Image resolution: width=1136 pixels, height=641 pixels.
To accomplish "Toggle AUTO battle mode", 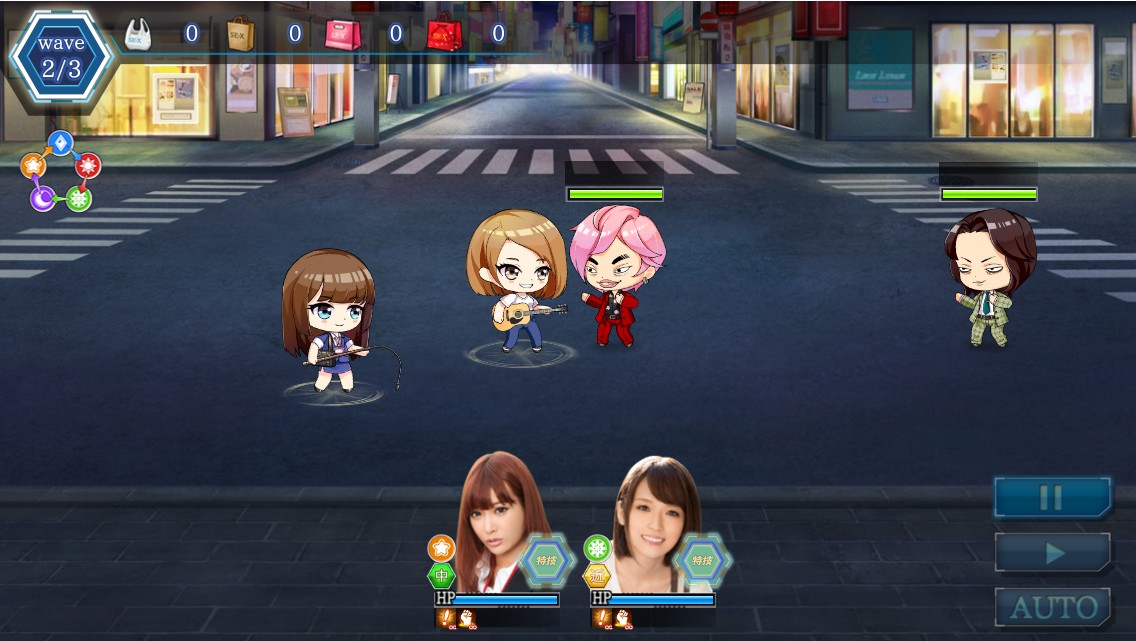I will pos(1052,607).
